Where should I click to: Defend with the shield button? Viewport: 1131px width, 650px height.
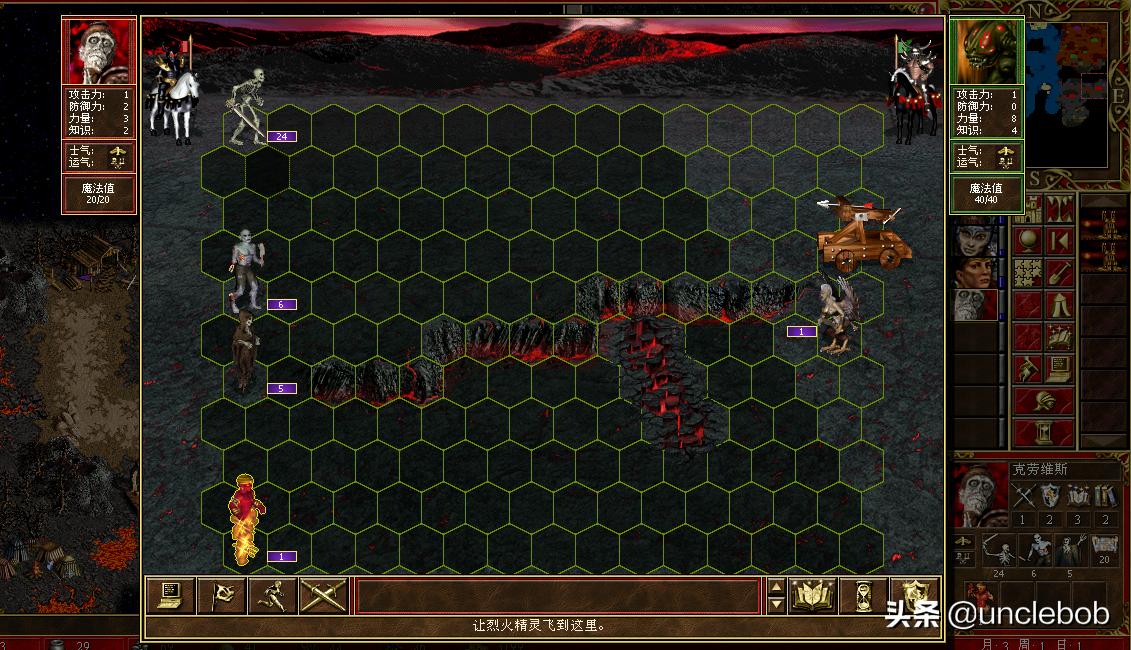tap(913, 596)
